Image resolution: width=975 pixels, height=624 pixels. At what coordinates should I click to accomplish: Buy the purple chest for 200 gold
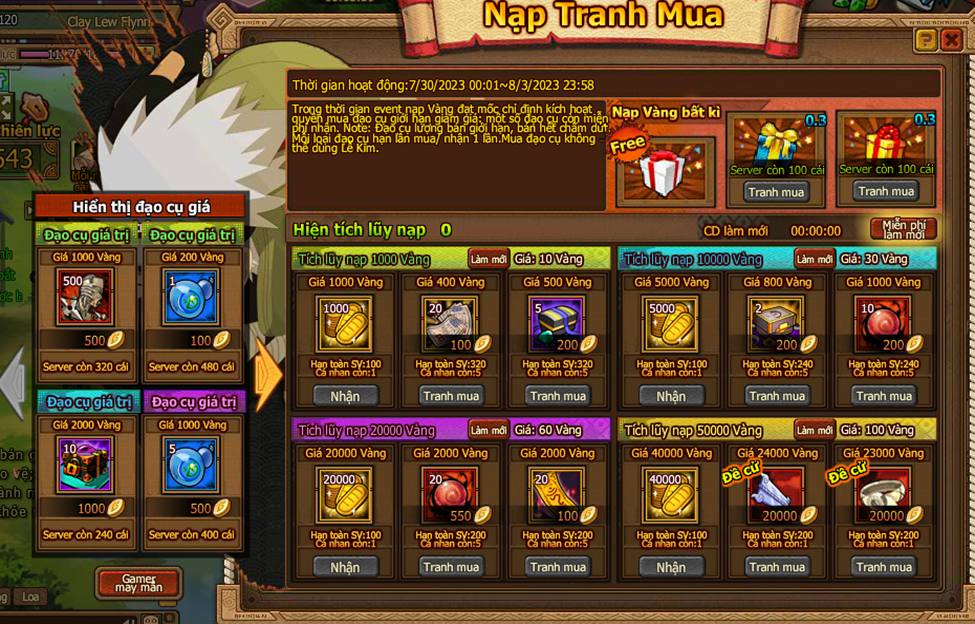point(557,396)
